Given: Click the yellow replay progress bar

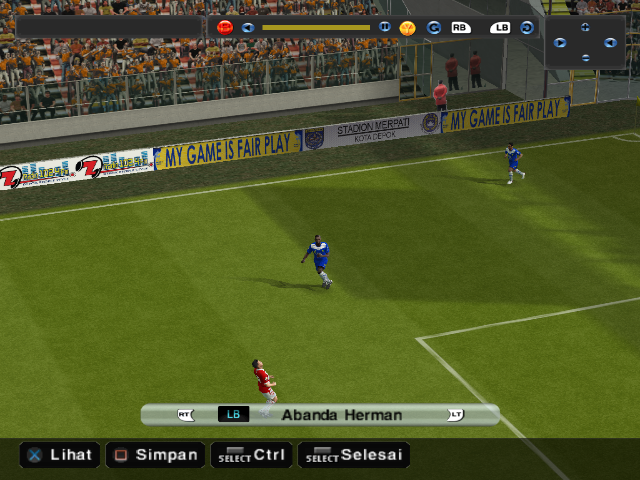Looking at the screenshot, I should [x=315, y=27].
